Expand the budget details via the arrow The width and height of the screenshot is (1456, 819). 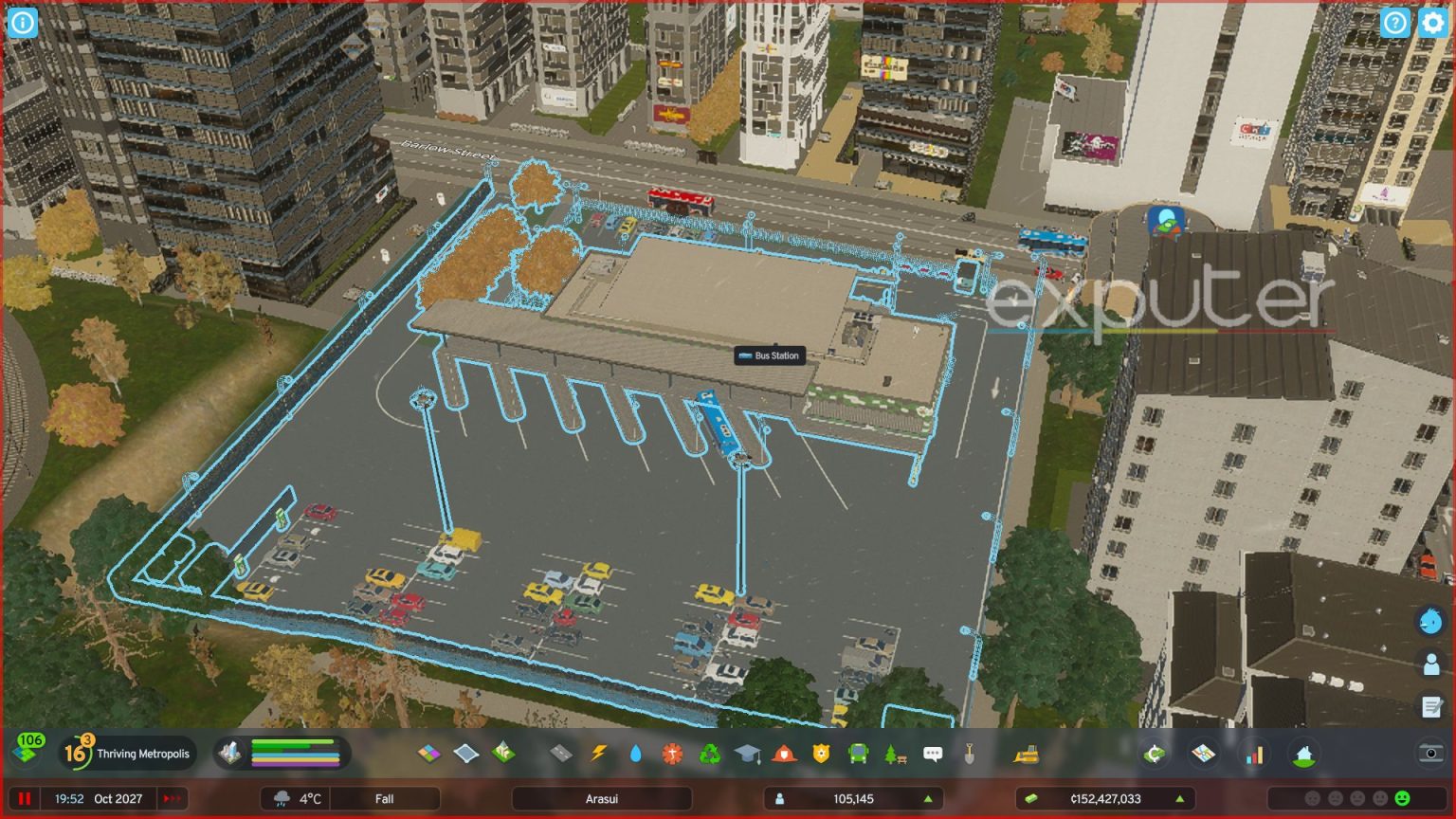coord(1180,799)
